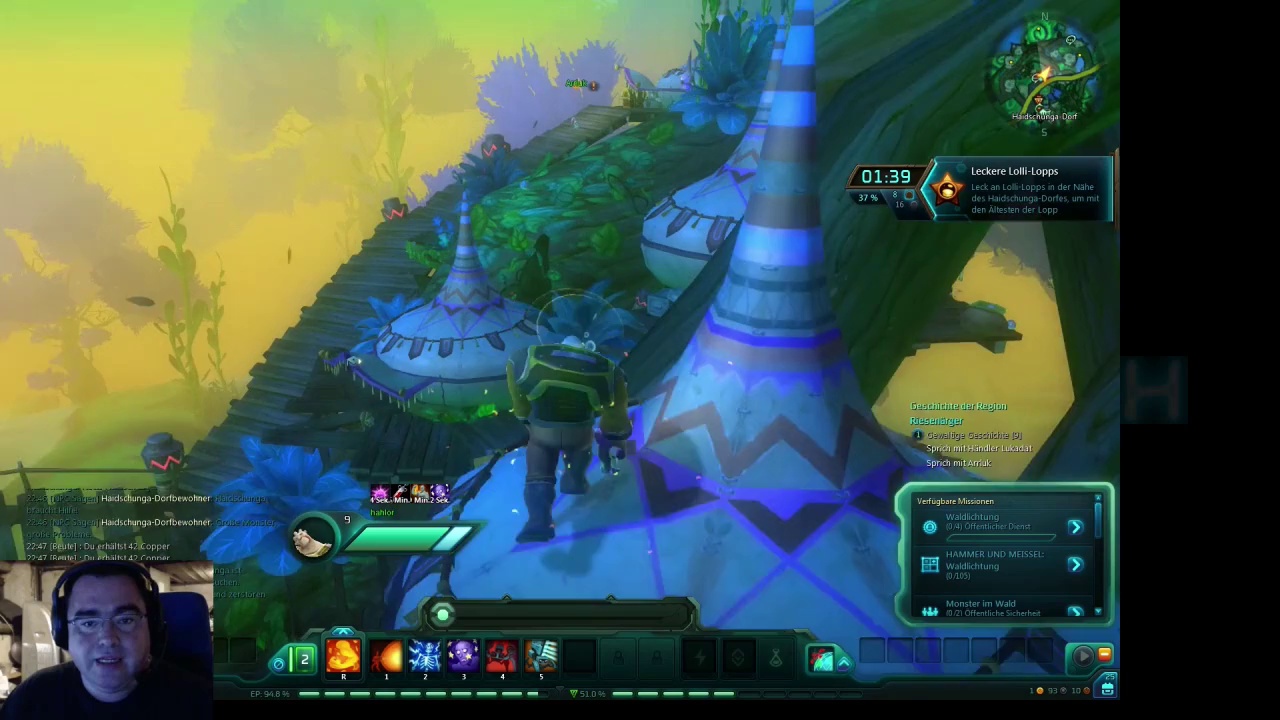Toggle the action set 2 selector
Viewport: 1280px width, 720px height.
303,659
